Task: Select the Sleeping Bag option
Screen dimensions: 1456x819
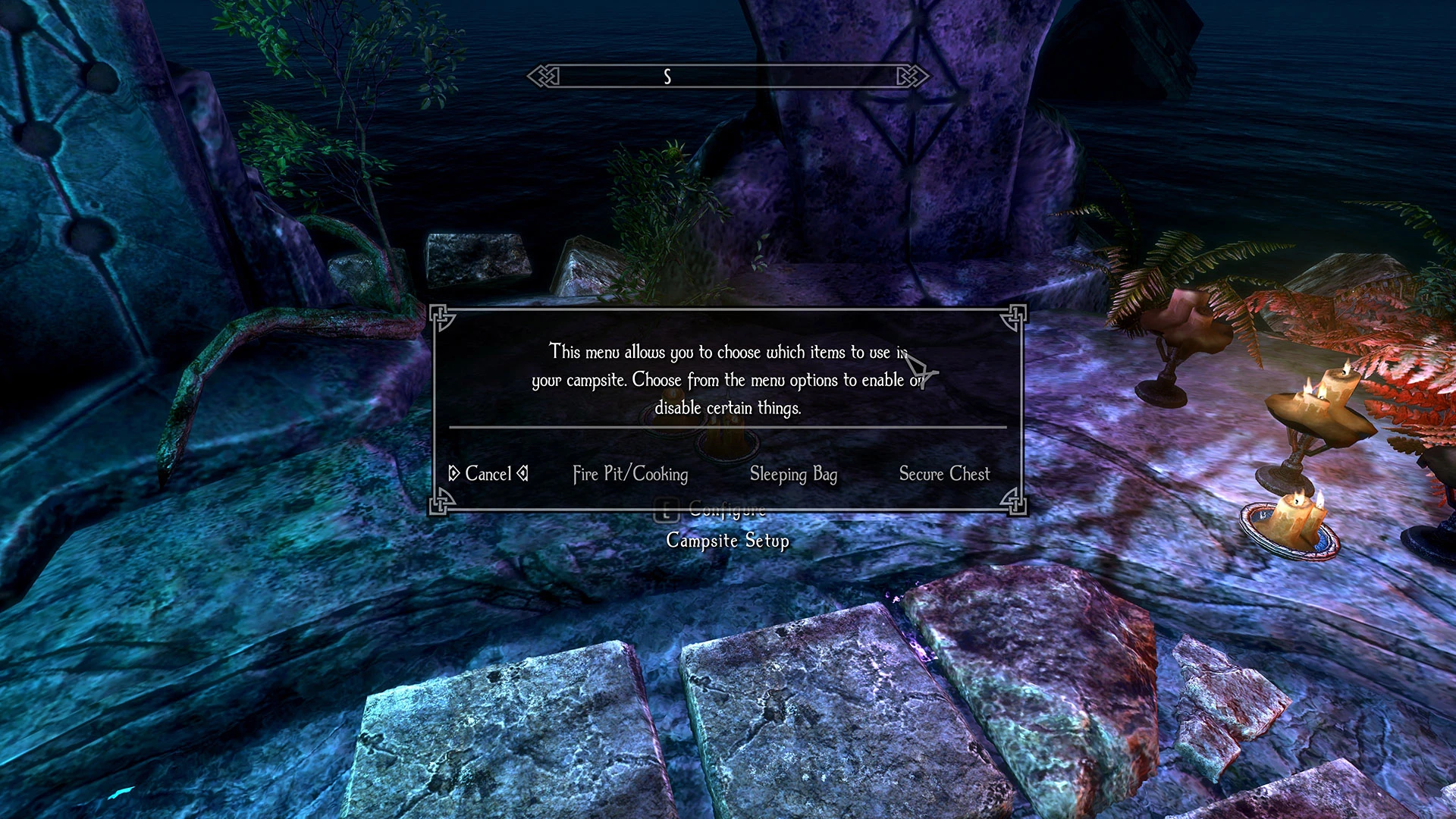Action: 793,474
